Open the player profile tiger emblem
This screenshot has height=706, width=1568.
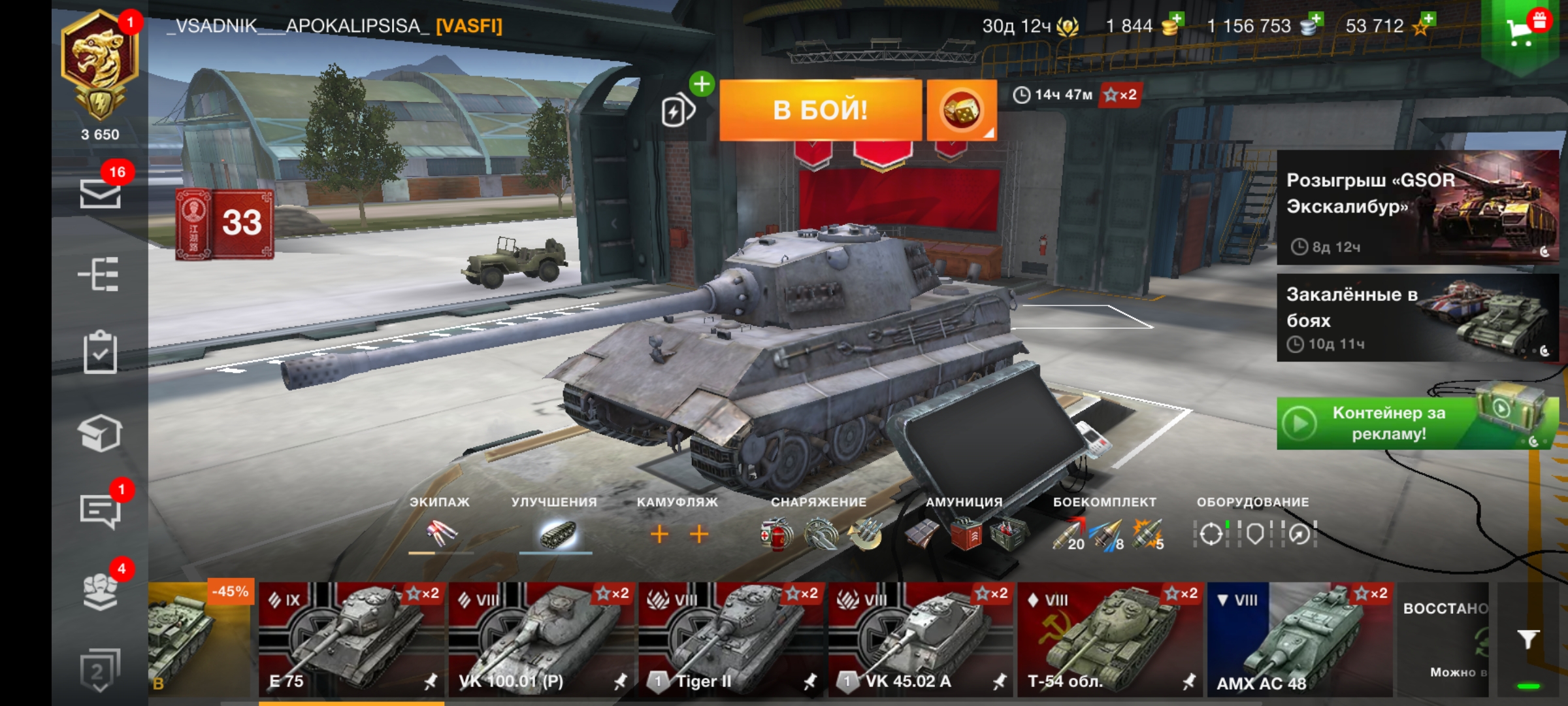pos(99,65)
